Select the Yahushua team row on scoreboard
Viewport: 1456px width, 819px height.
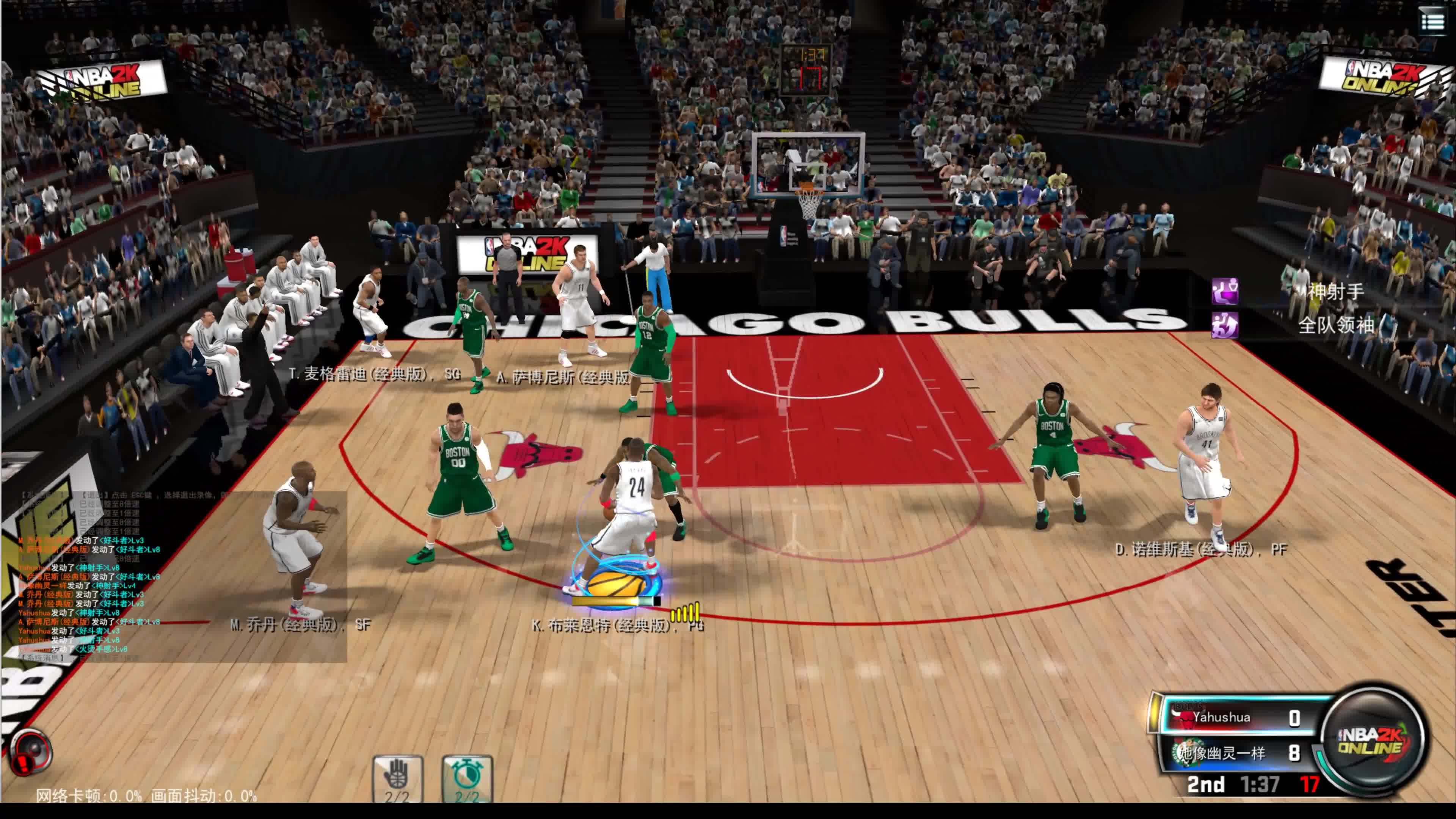coord(1241,718)
